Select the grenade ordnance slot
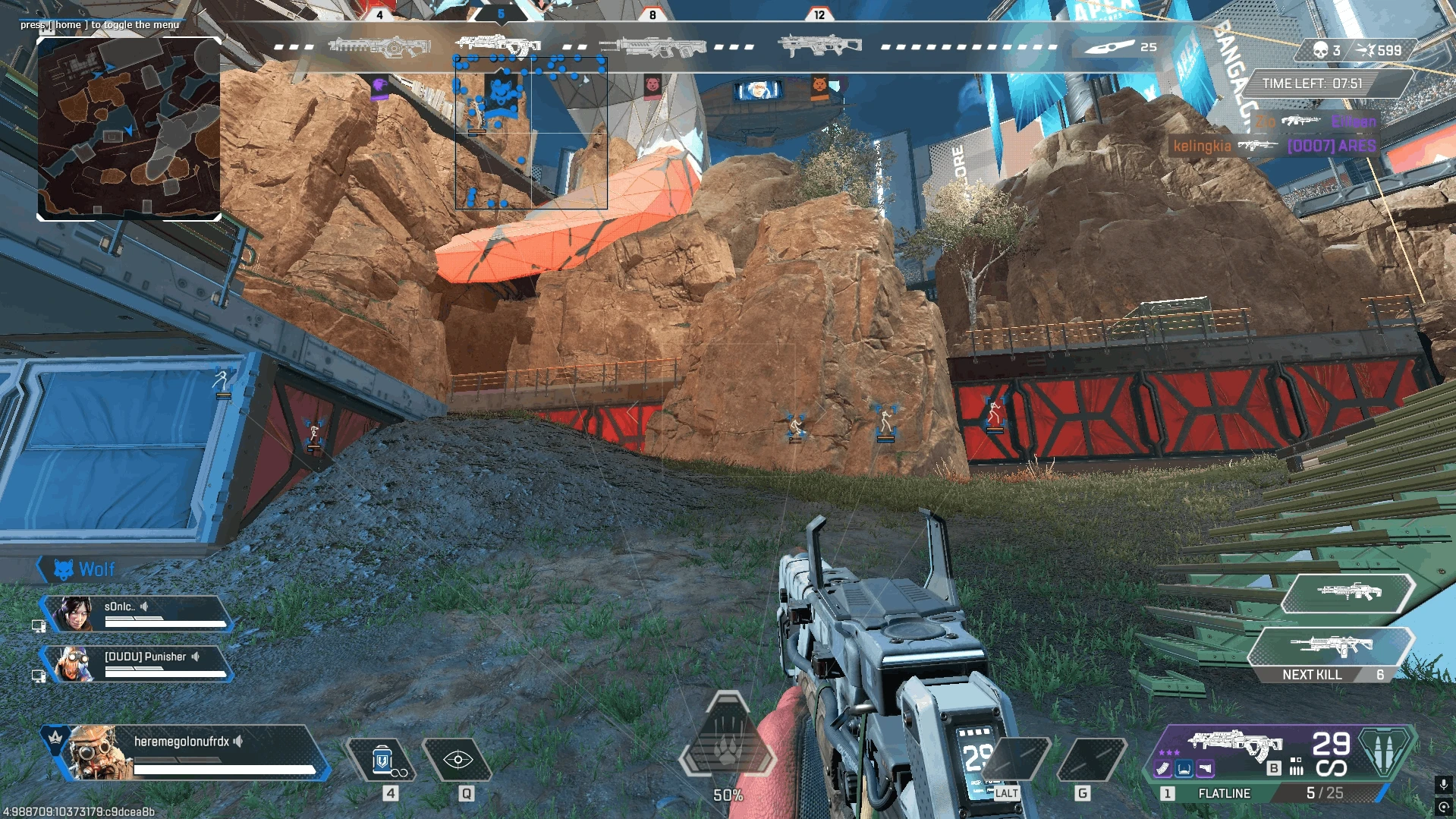The height and width of the screenshot is (819, 1456). click(x=1091, y=760)
